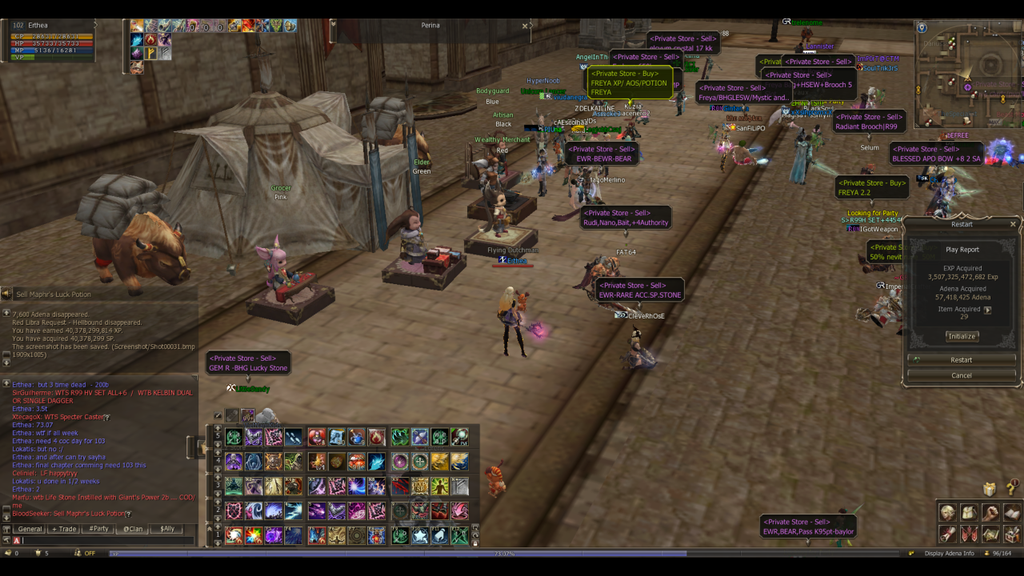Cancel the Restart dialog

pos(961,375)
